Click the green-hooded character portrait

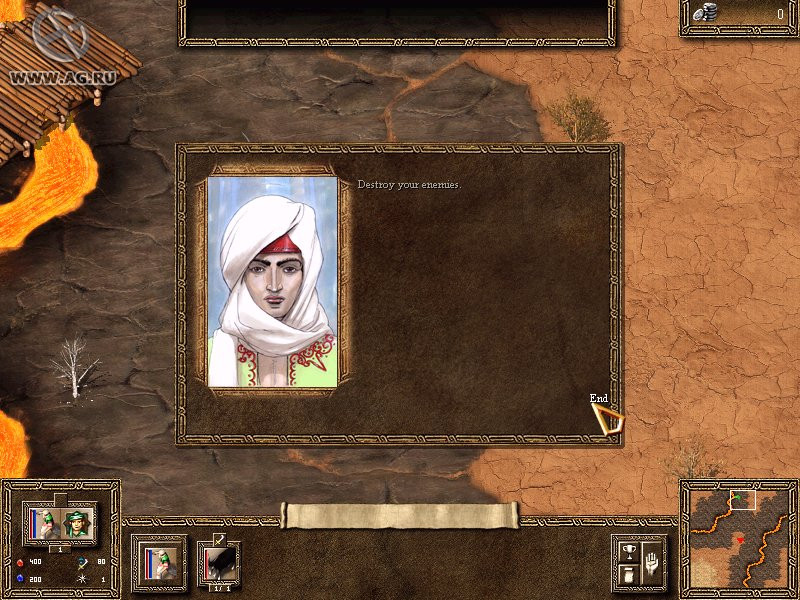[78, 522]
